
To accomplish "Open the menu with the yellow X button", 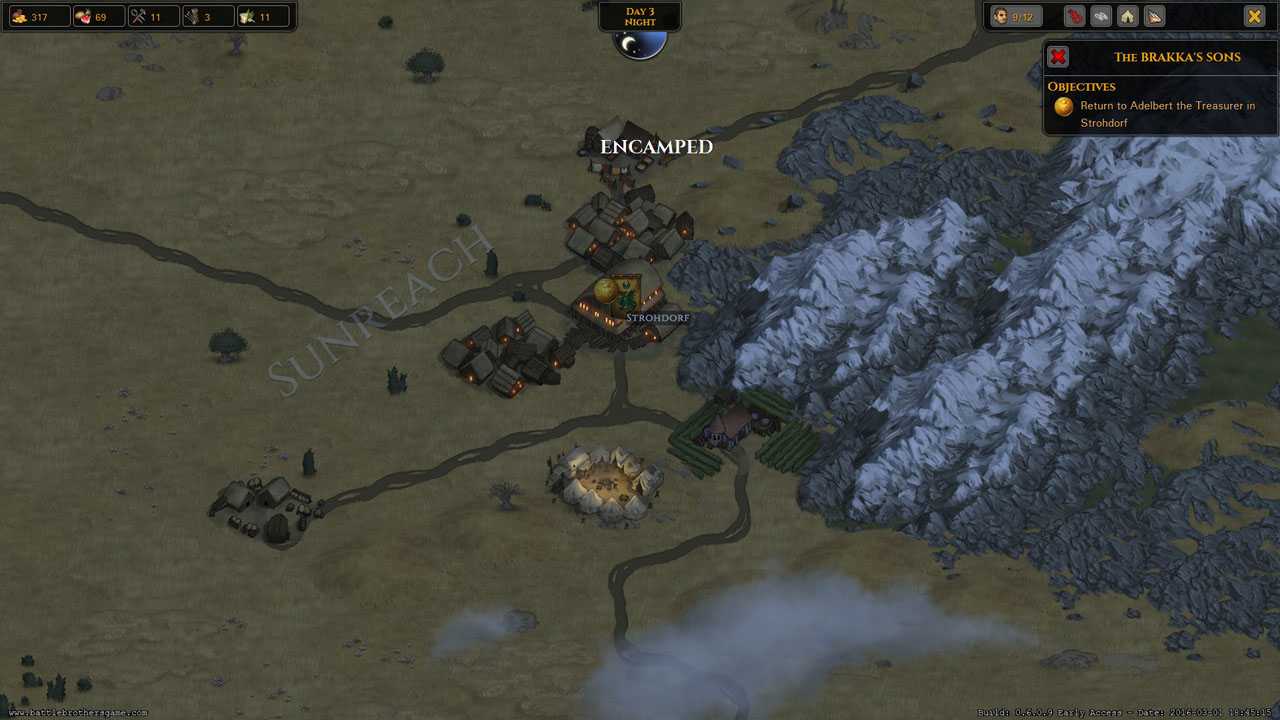I will (1254, 16).
